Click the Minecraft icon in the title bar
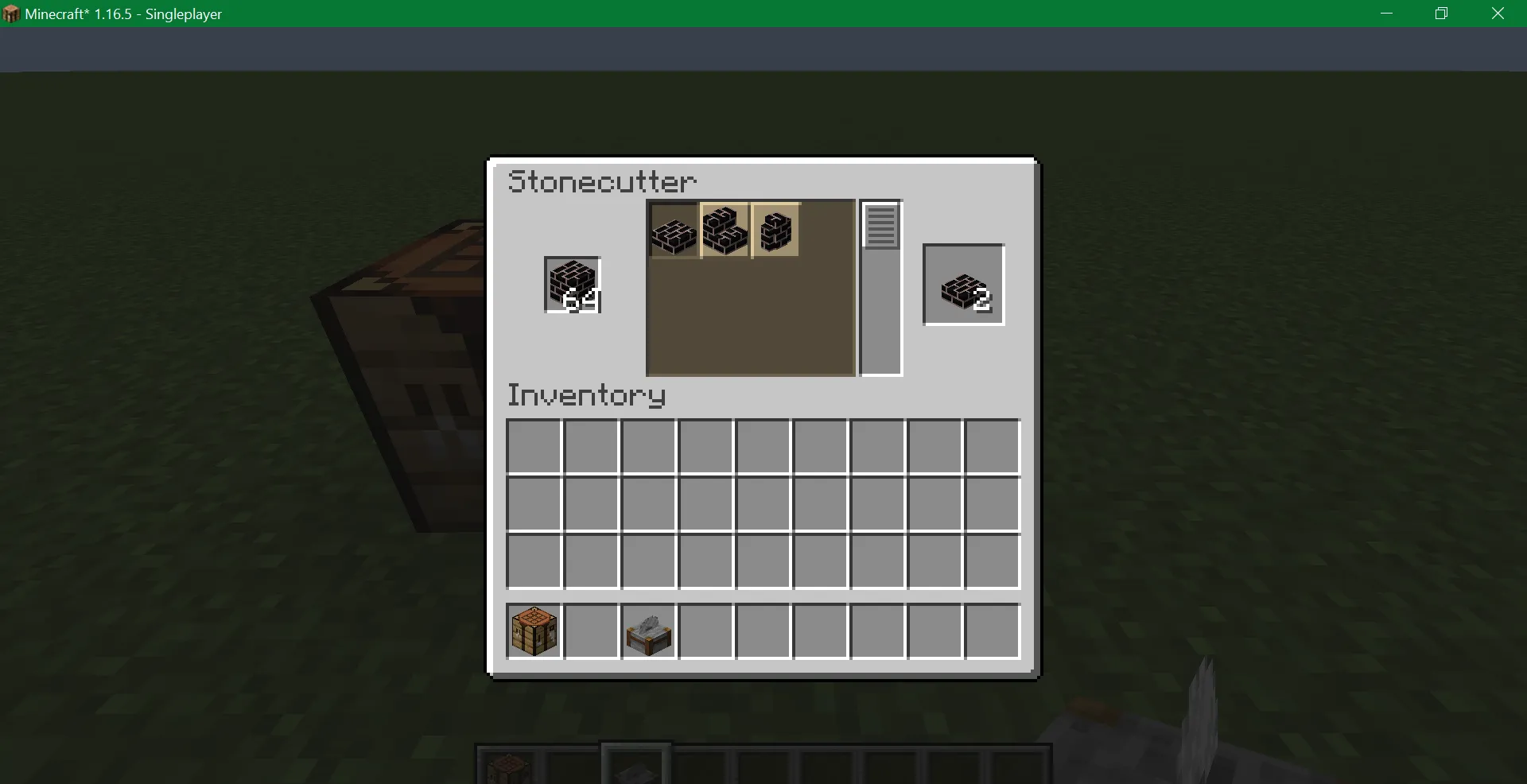Screen dimensions: 1527x784 [x=10, y=14]
